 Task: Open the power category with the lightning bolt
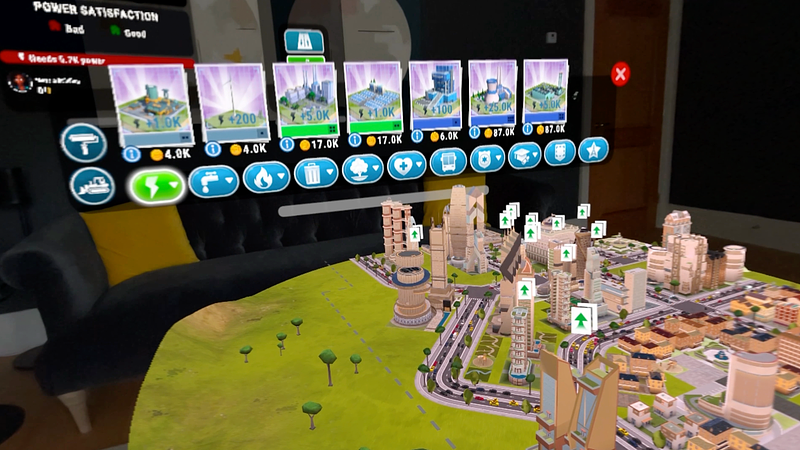[158, 184]
